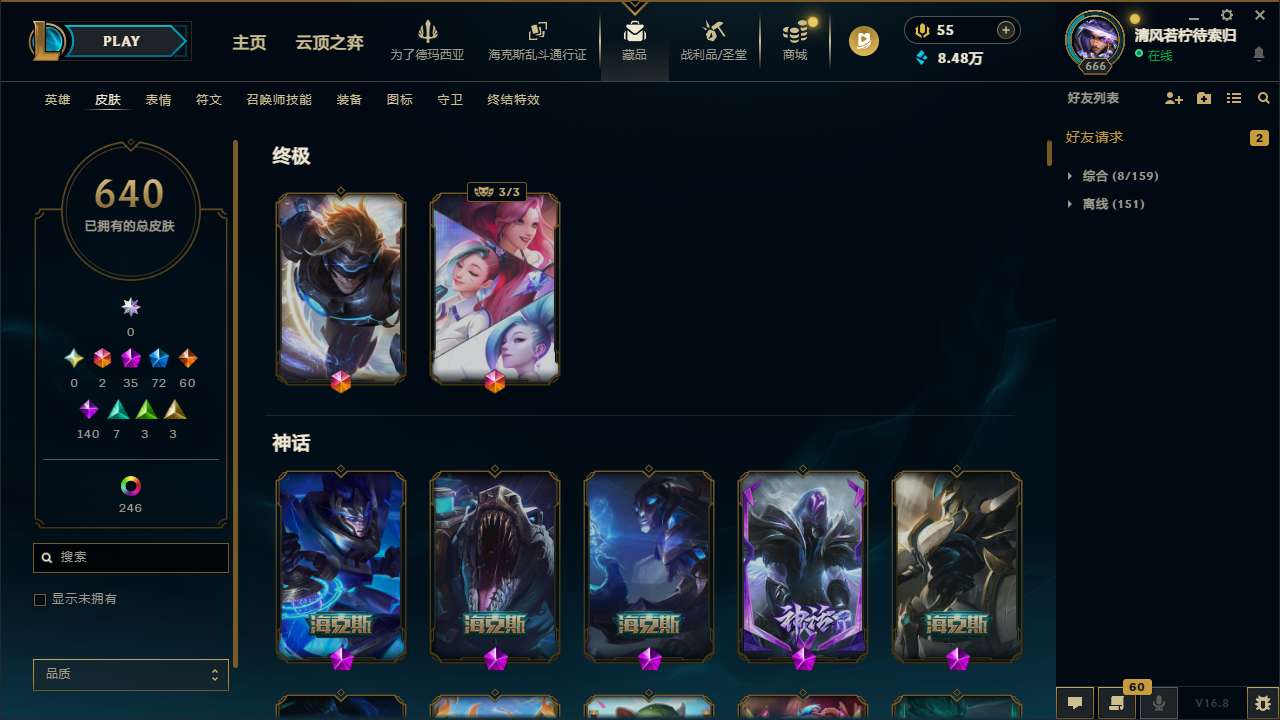The width and height of the screenshot is (1280, 720).
Task: Open the friend list search icon
Action: [x=1263, y=98]
